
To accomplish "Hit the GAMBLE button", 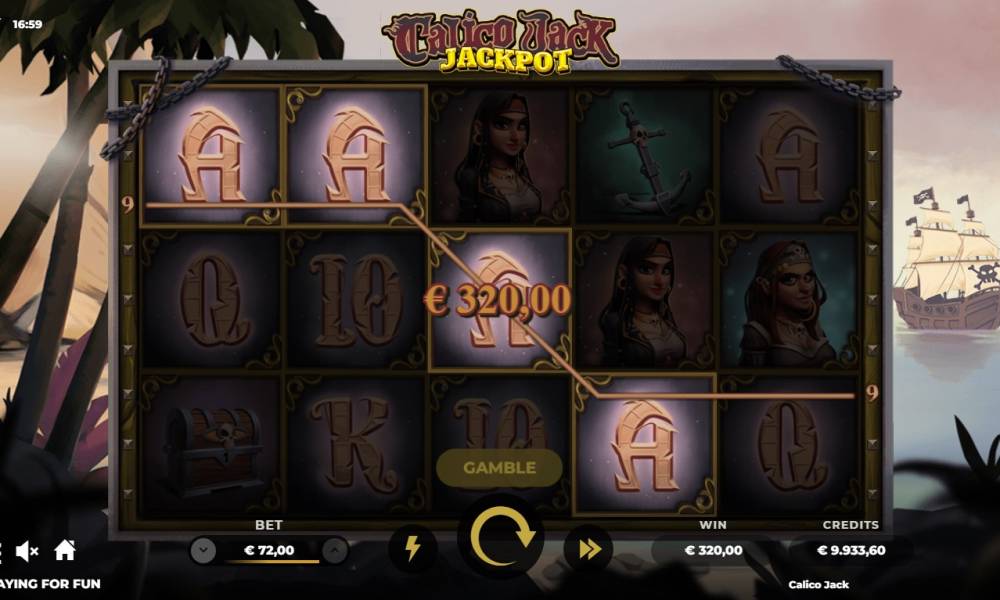I will point(499,467).
